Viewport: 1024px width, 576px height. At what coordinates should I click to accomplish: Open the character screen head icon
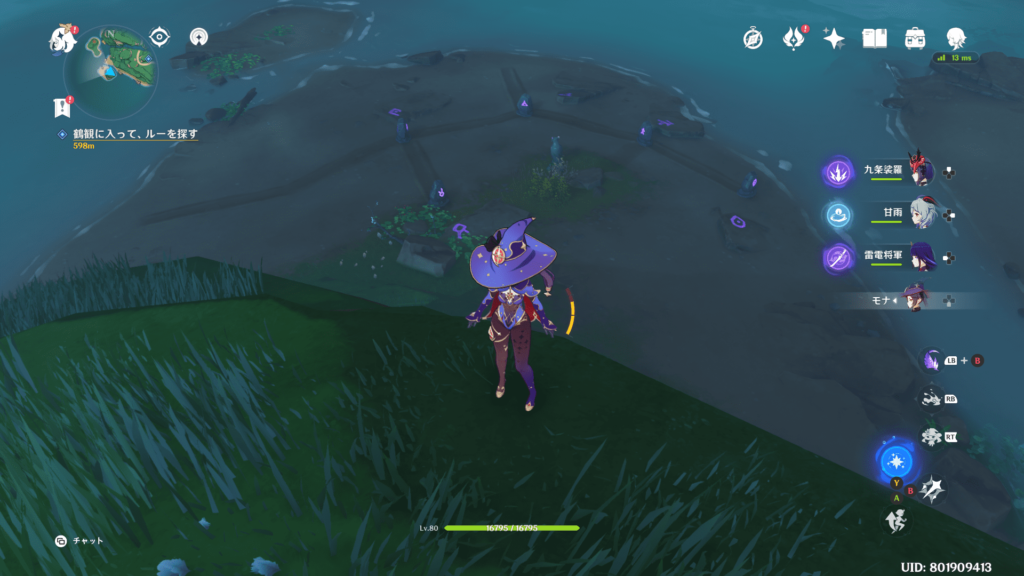pos(956,38)
